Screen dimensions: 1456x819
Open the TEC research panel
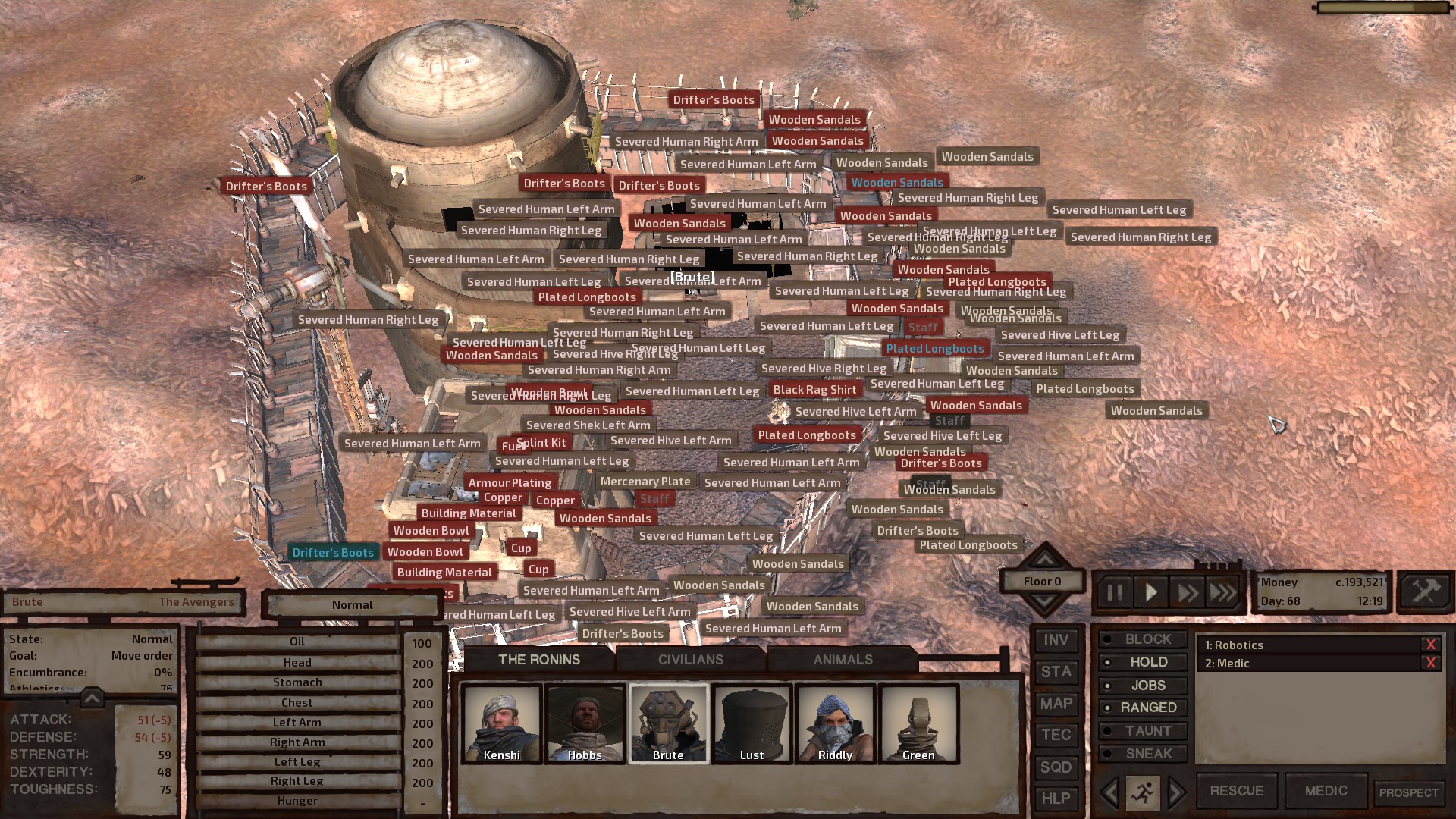(x=1056, y=735)
